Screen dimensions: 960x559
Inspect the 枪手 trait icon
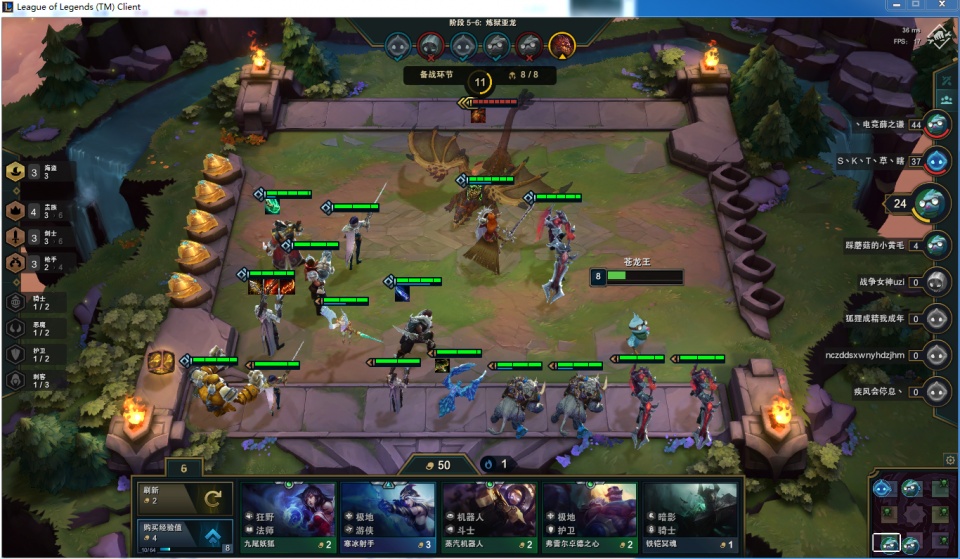17,263
